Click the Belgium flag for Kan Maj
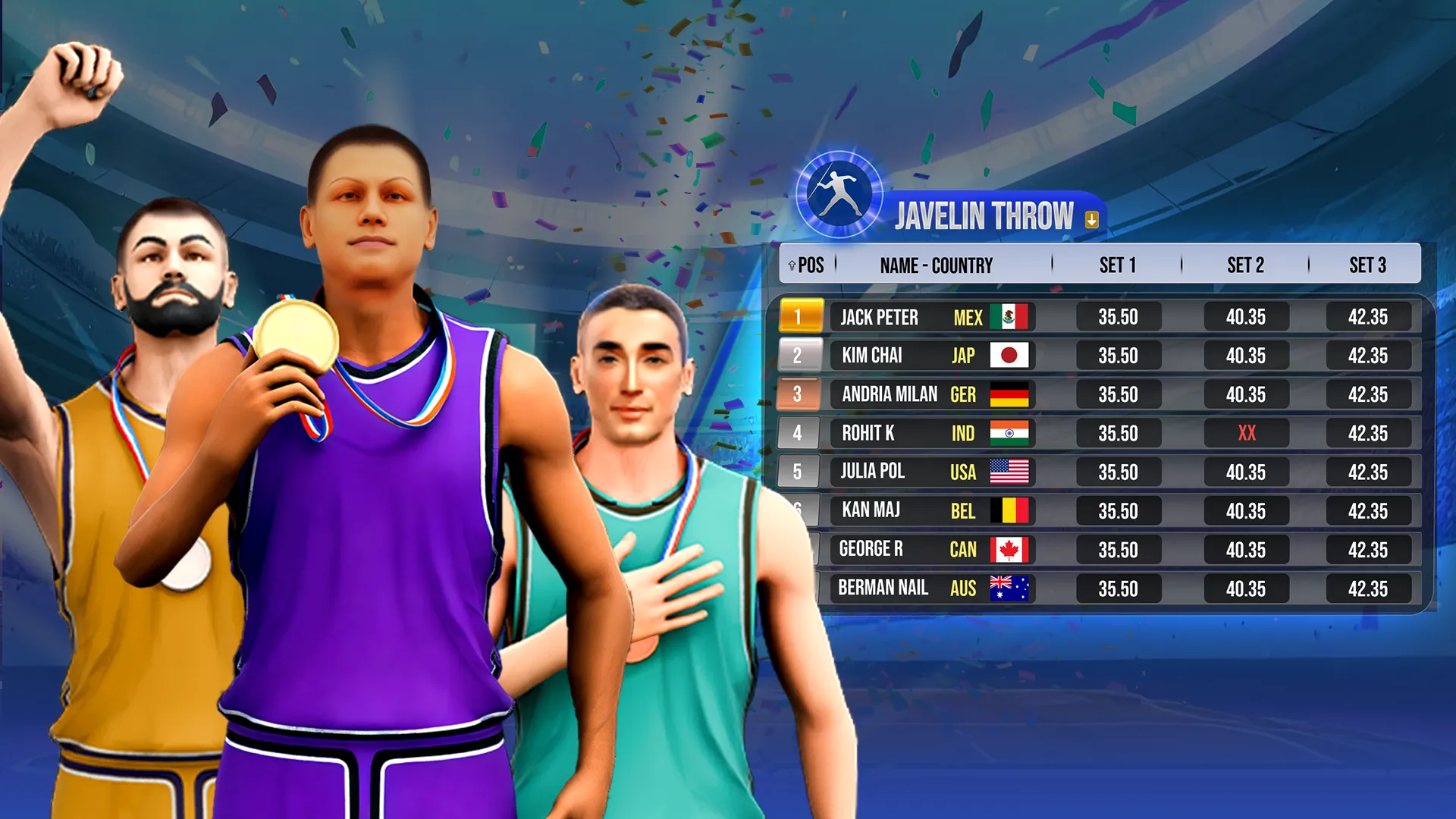 point(1012,510)
